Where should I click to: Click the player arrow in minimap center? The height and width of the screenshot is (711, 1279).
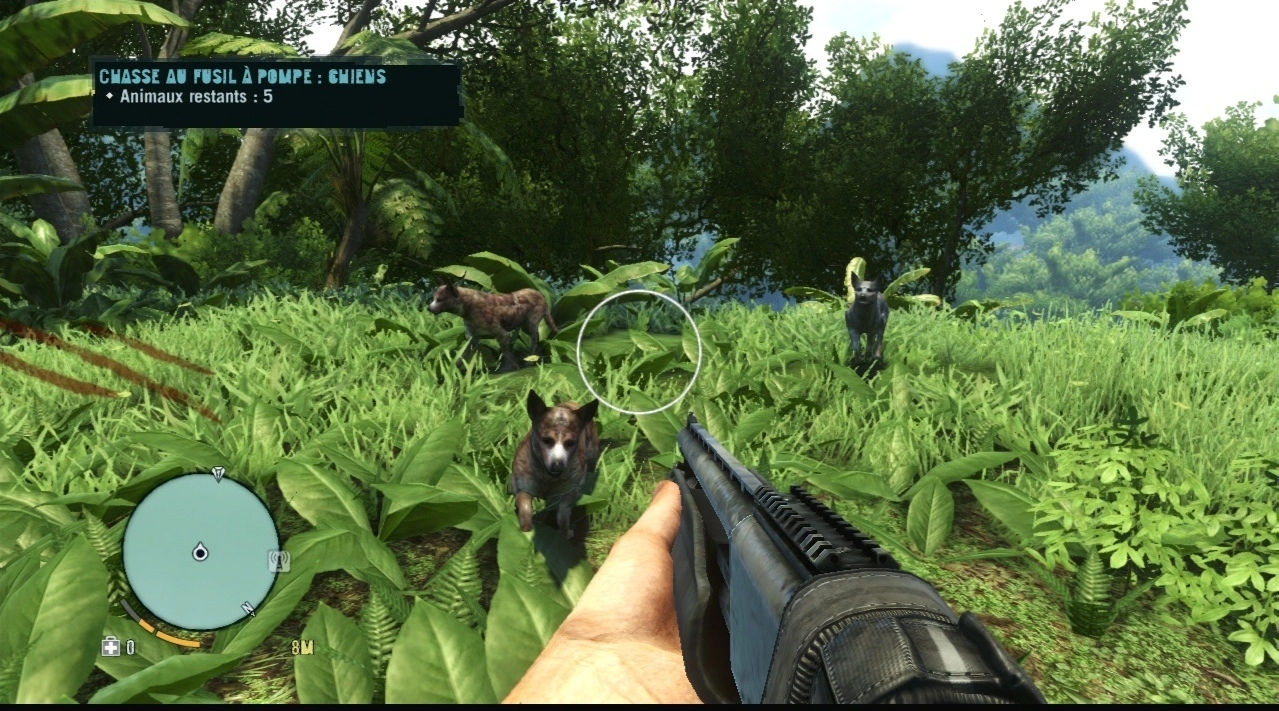pyautogui.click(x=200, y=551)
